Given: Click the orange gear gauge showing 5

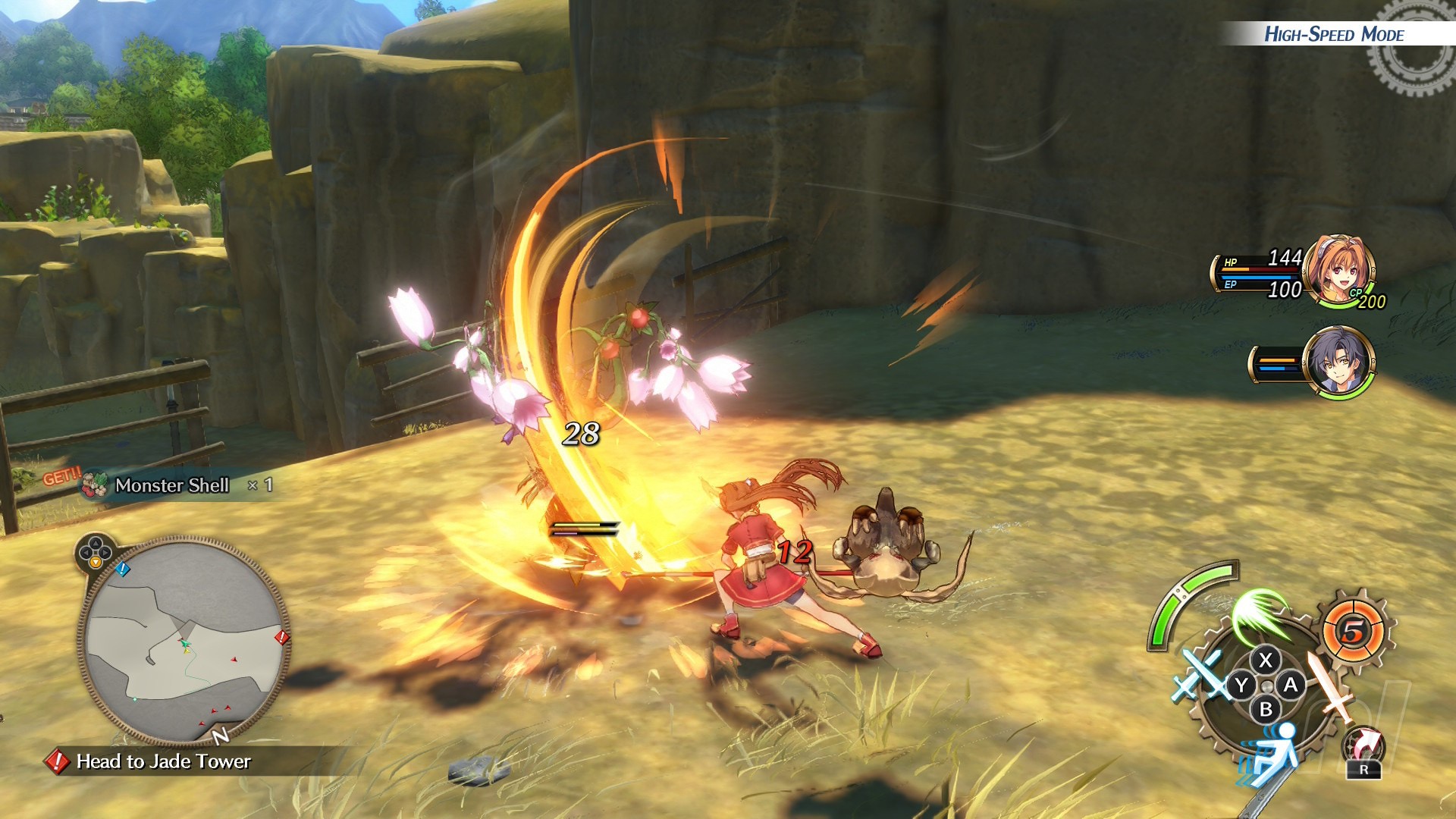Looking at the screenshot, I should pos(1354,631).
